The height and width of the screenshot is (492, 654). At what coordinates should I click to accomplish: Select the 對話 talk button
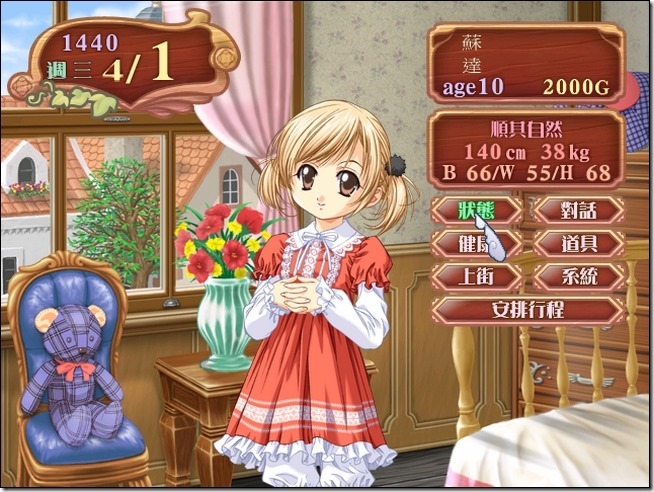click(x=579, y=210)
